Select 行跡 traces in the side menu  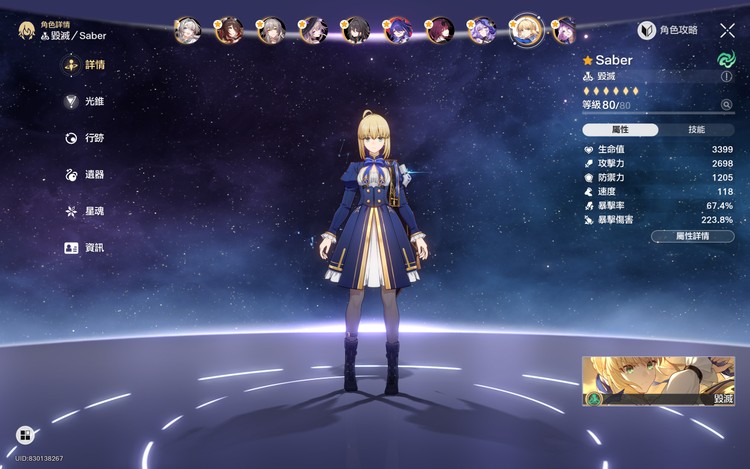(x=84, y=138)
